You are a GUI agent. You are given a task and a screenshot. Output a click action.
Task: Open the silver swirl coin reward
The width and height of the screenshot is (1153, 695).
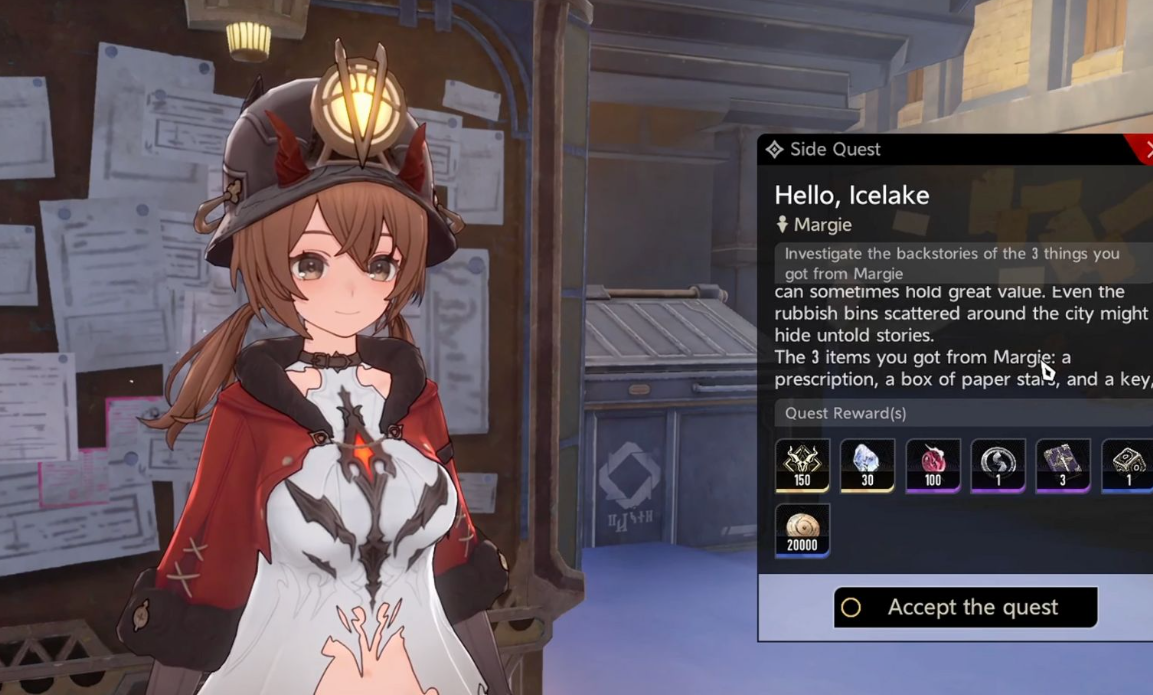click(x=998, y=465)
